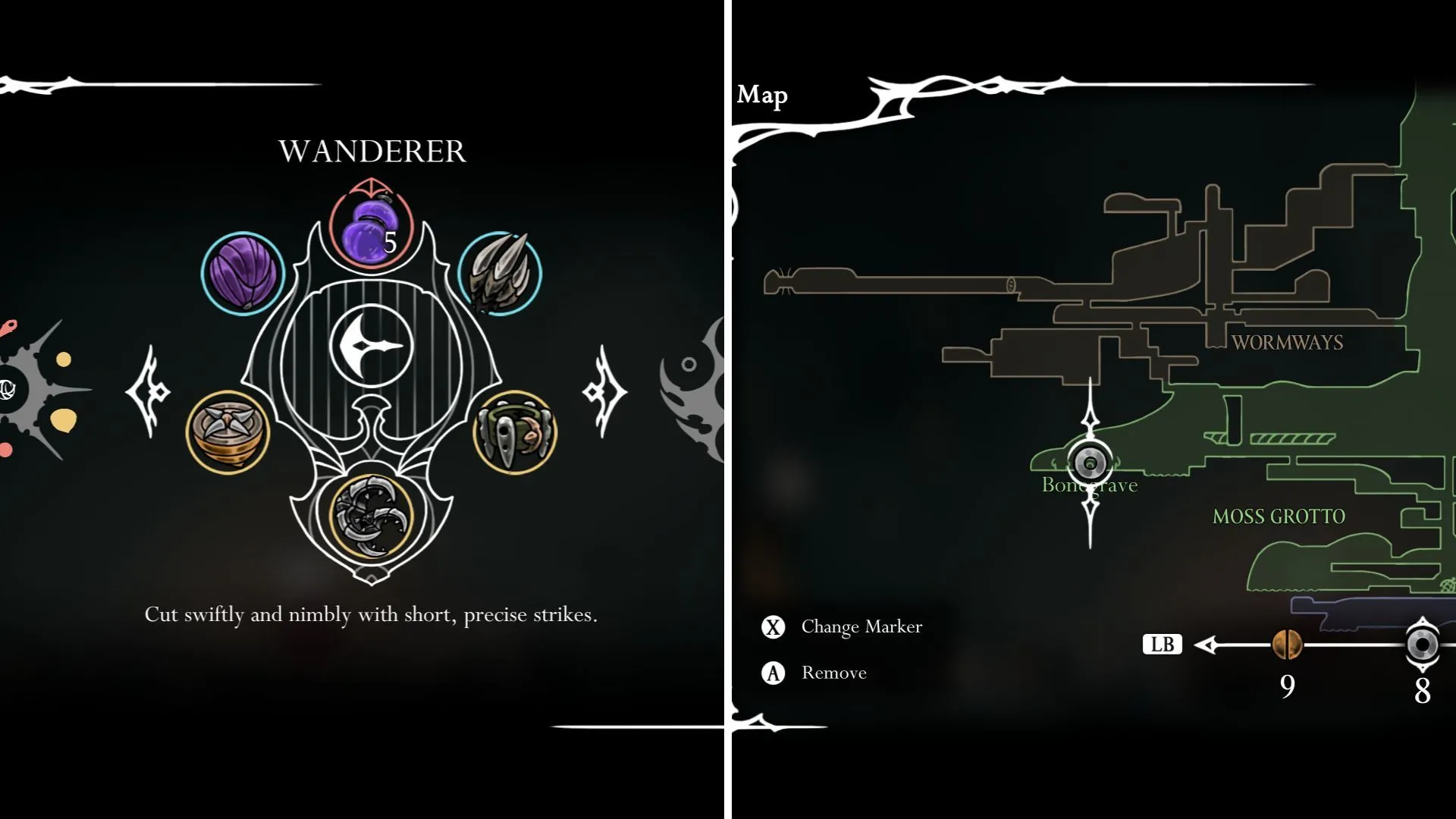This screenshot has height=819, width=1456.
Task: Click the Map title heading
Action: (x=763, y=96)
